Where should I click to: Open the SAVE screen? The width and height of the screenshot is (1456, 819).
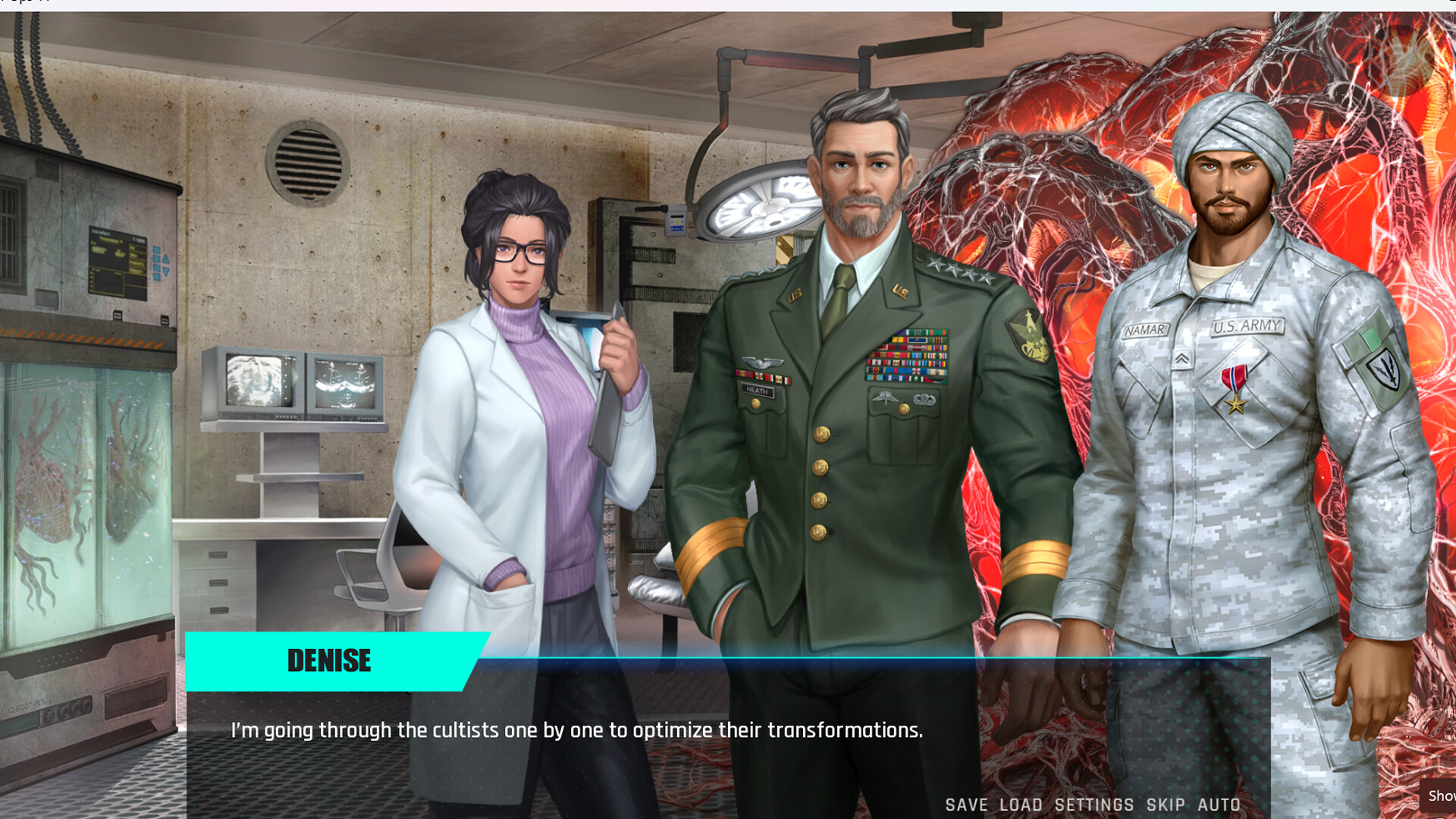click(x=965, y=805)
